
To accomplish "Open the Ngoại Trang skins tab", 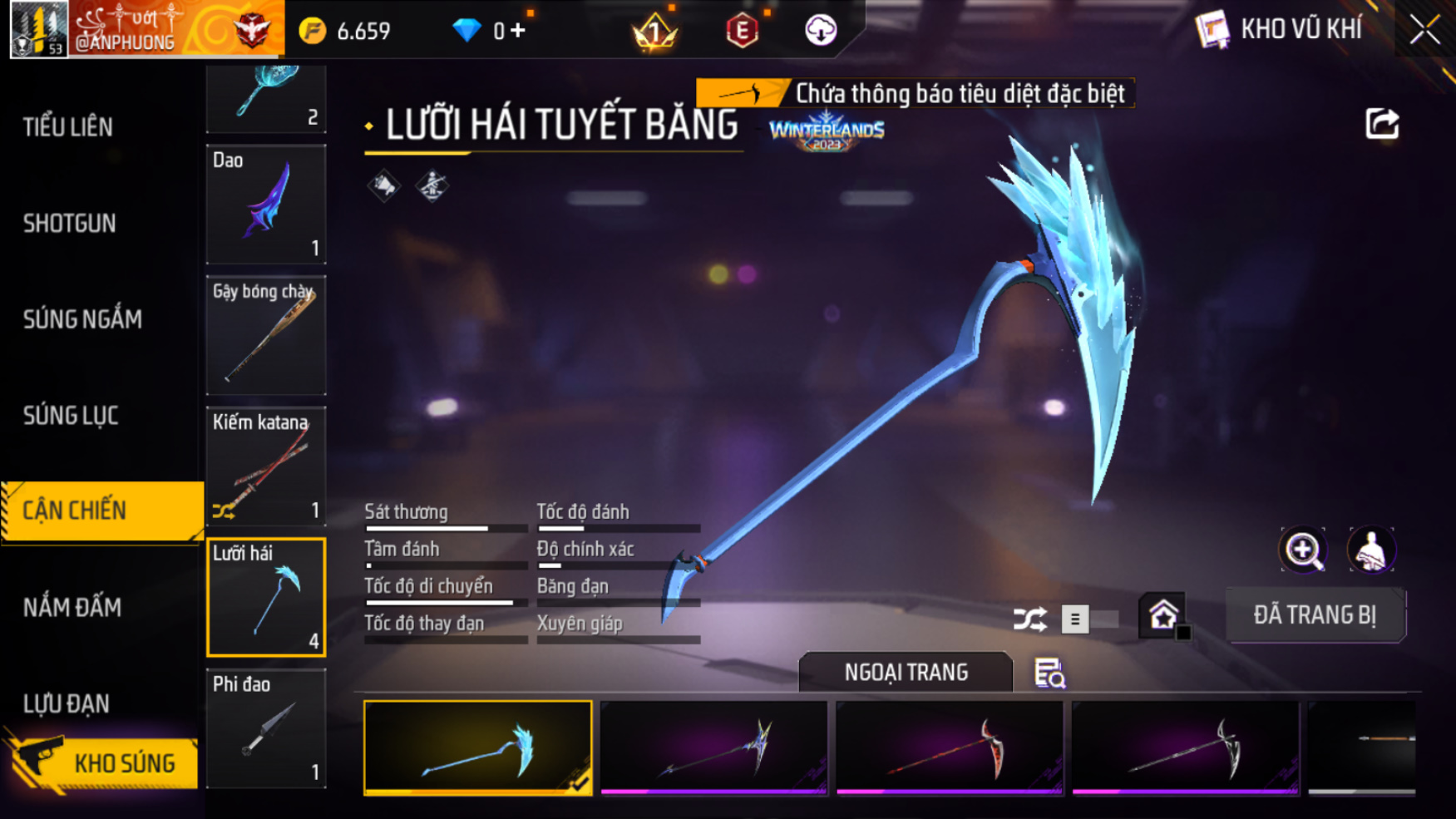I will click(906, 672).
